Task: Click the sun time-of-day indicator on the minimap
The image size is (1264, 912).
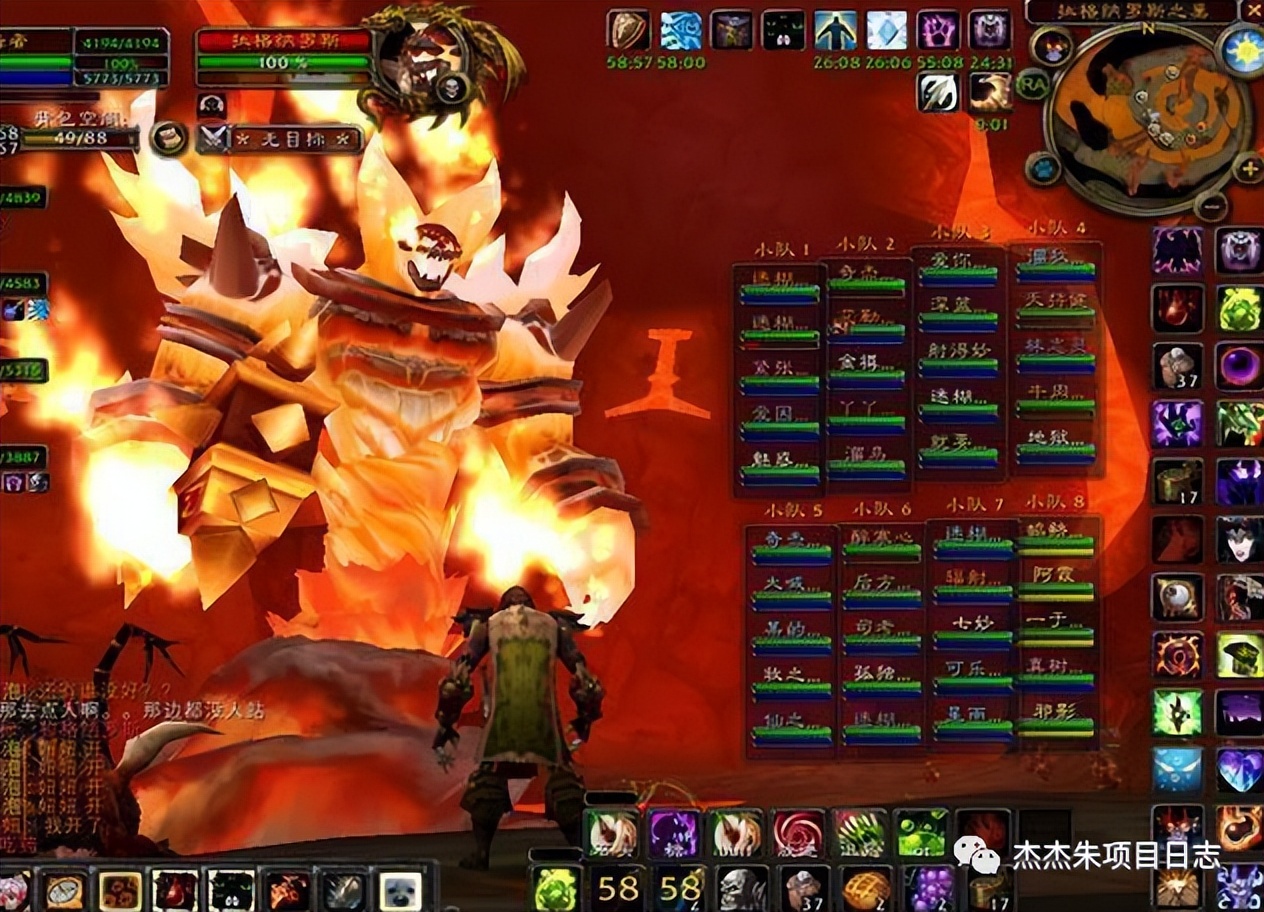Action: [1243, 50]
